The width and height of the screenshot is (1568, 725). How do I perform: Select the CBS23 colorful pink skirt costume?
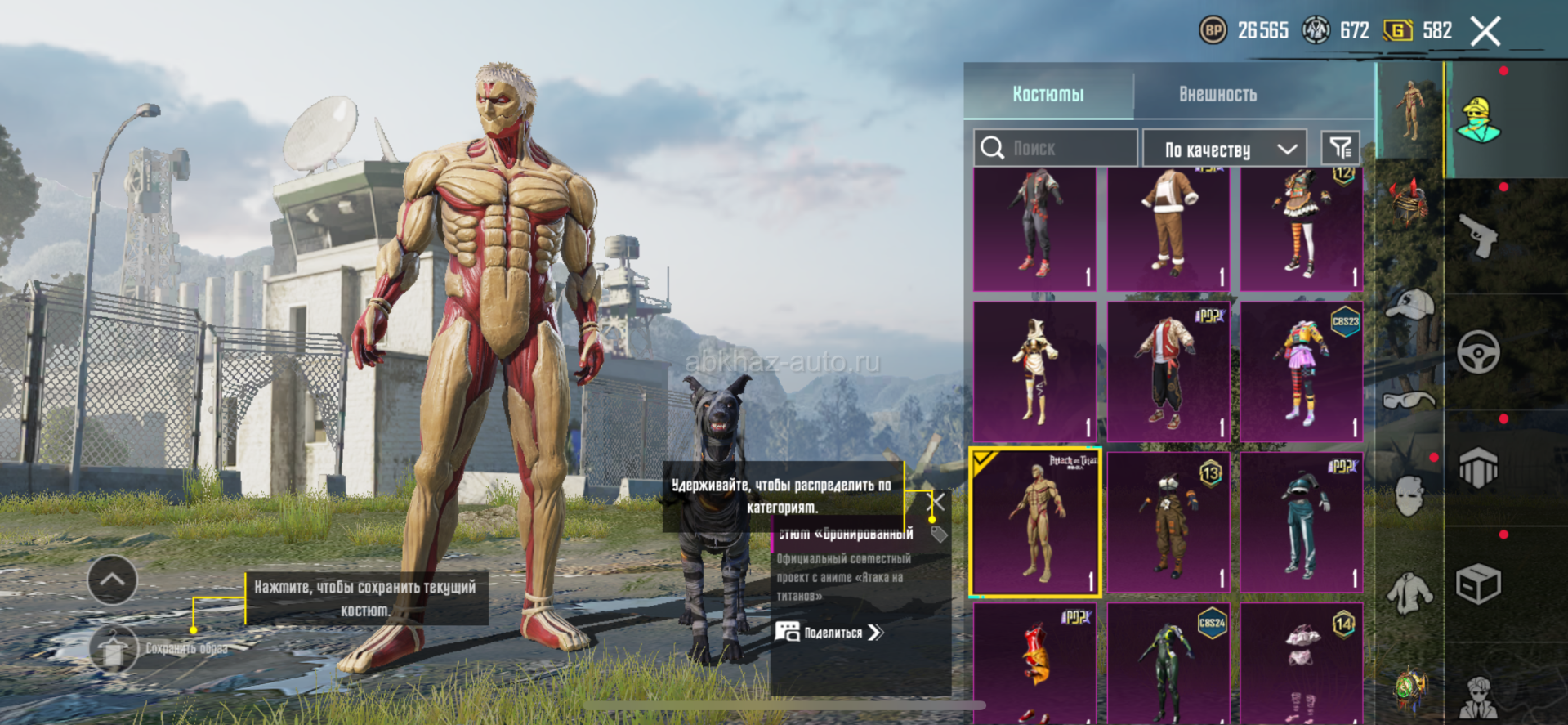(1302, 372)
